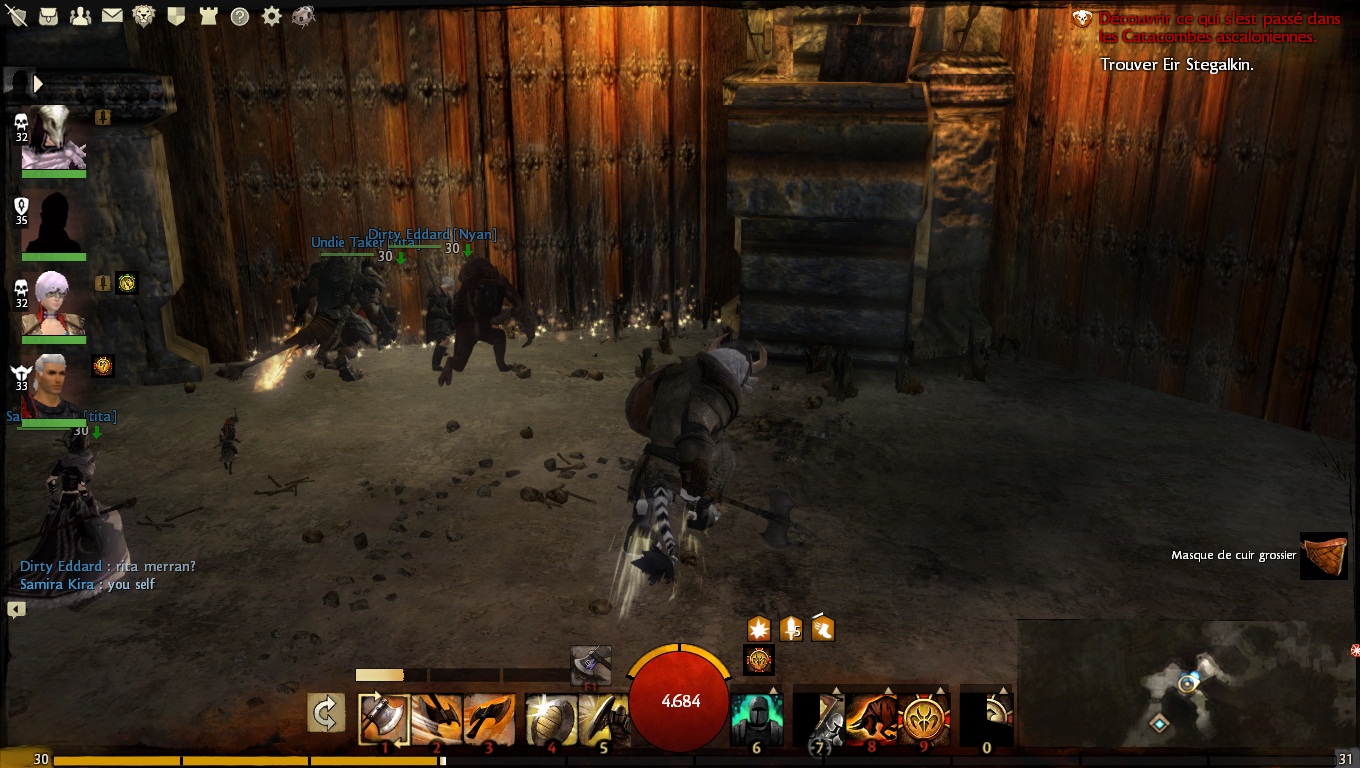Activate the golden signet skill in slot 9

click(924, 719)
